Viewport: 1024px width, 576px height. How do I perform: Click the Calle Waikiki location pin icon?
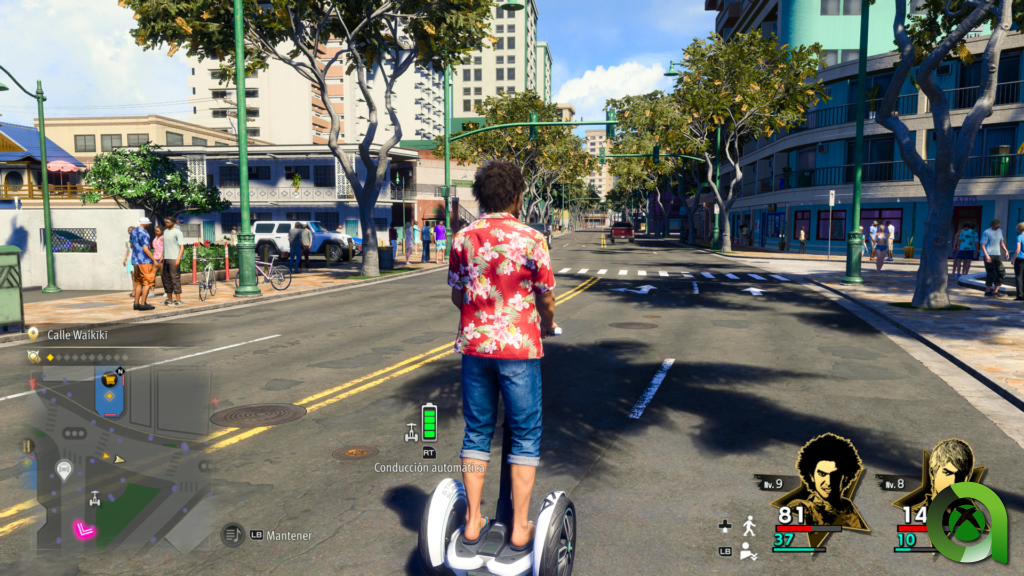(x=33, y=334)
